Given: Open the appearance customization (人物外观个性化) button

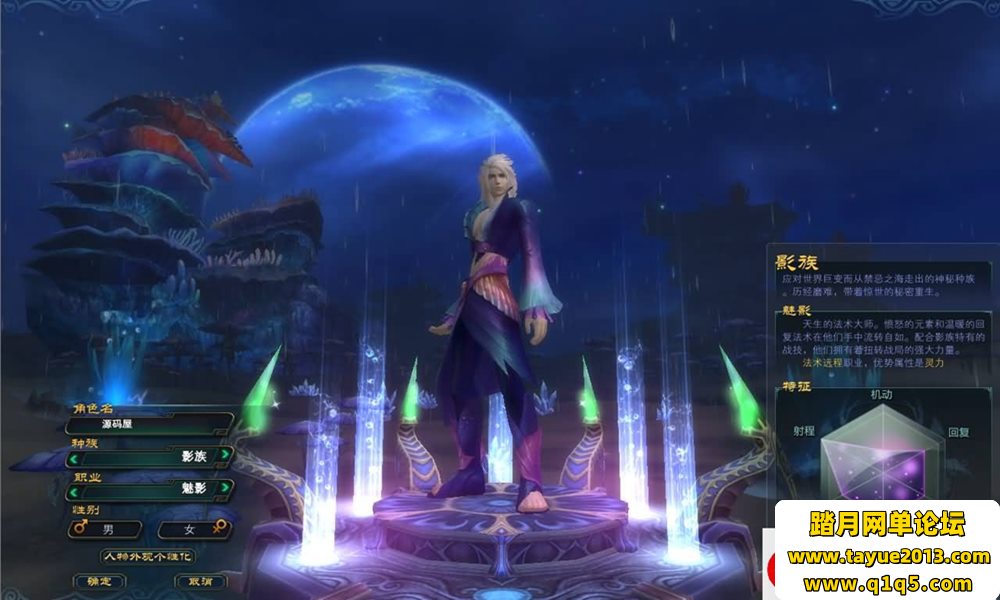Looking at the screenshot, I should [x=148, y=556].
